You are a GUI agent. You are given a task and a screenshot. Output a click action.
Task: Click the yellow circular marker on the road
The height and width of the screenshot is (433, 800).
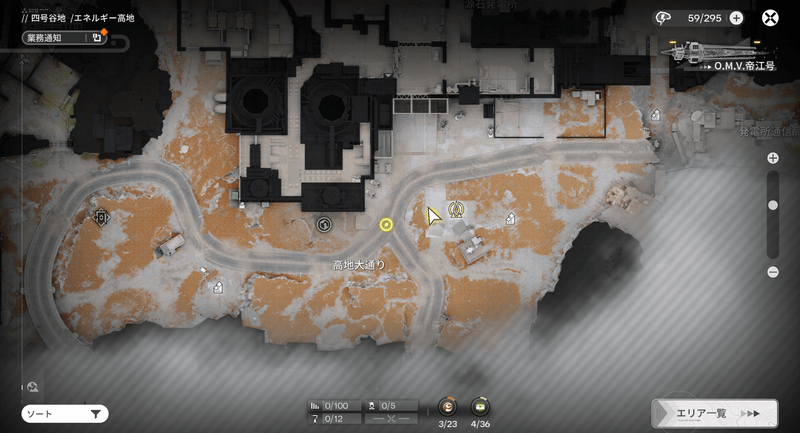coord(386,225)
